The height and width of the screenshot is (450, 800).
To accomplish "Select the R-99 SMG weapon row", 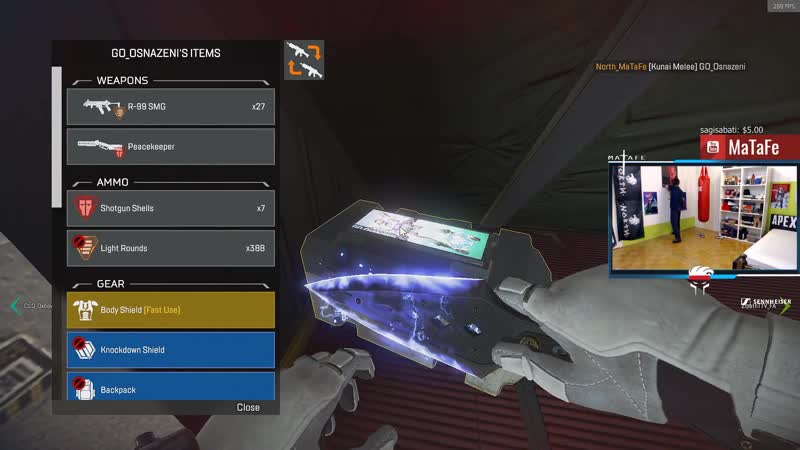I will point(170,106).
